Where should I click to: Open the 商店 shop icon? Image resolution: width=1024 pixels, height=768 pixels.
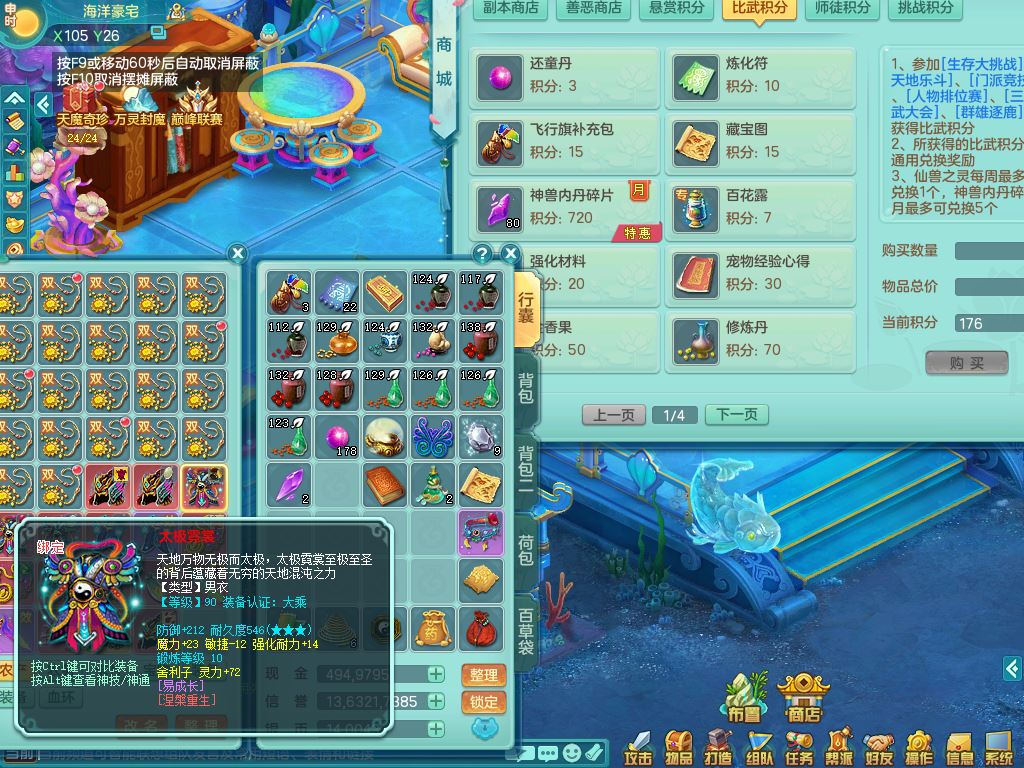point(804,697)
